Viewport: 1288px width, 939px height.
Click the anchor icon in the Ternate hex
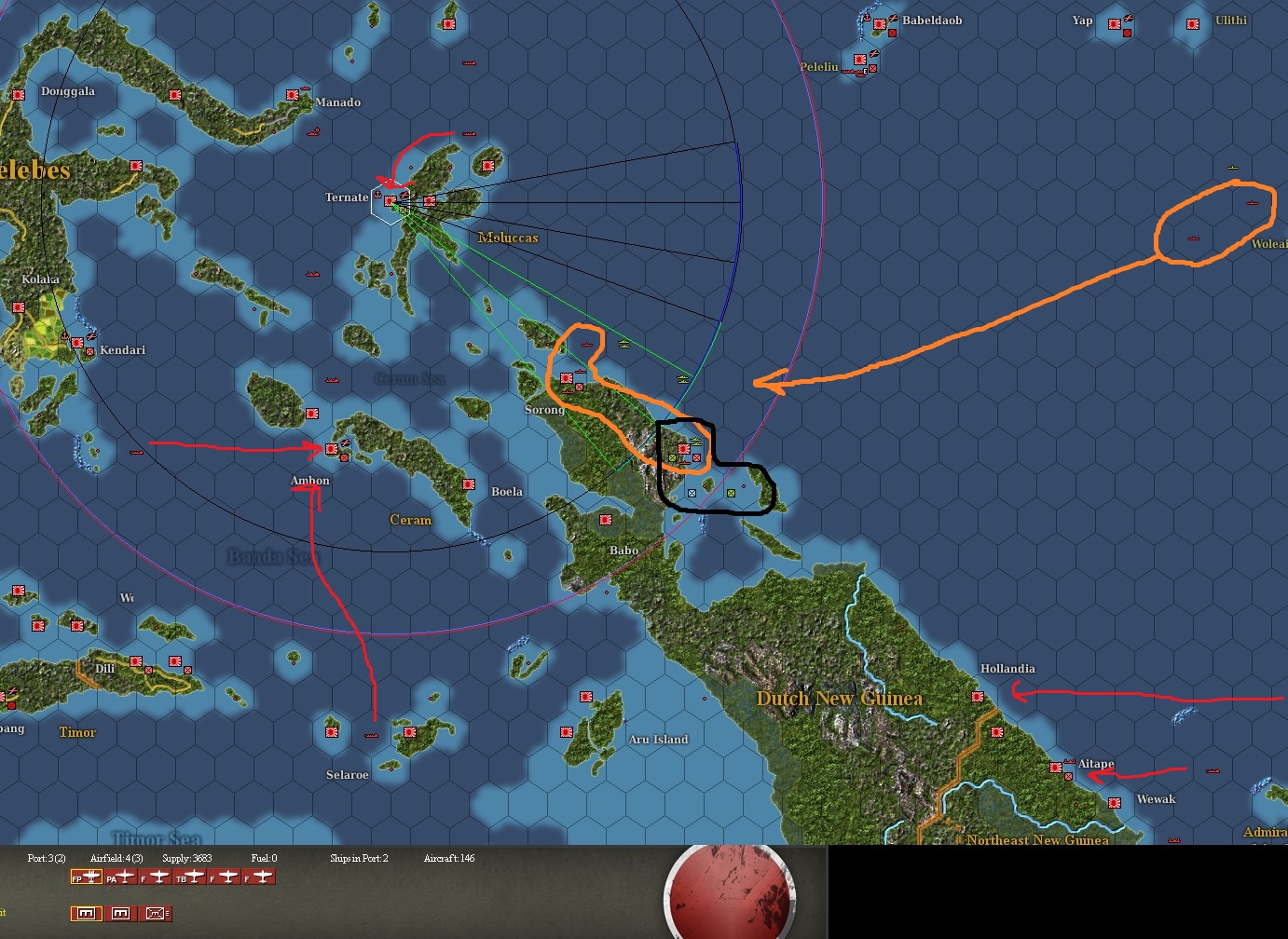click(x=378, y=195)
